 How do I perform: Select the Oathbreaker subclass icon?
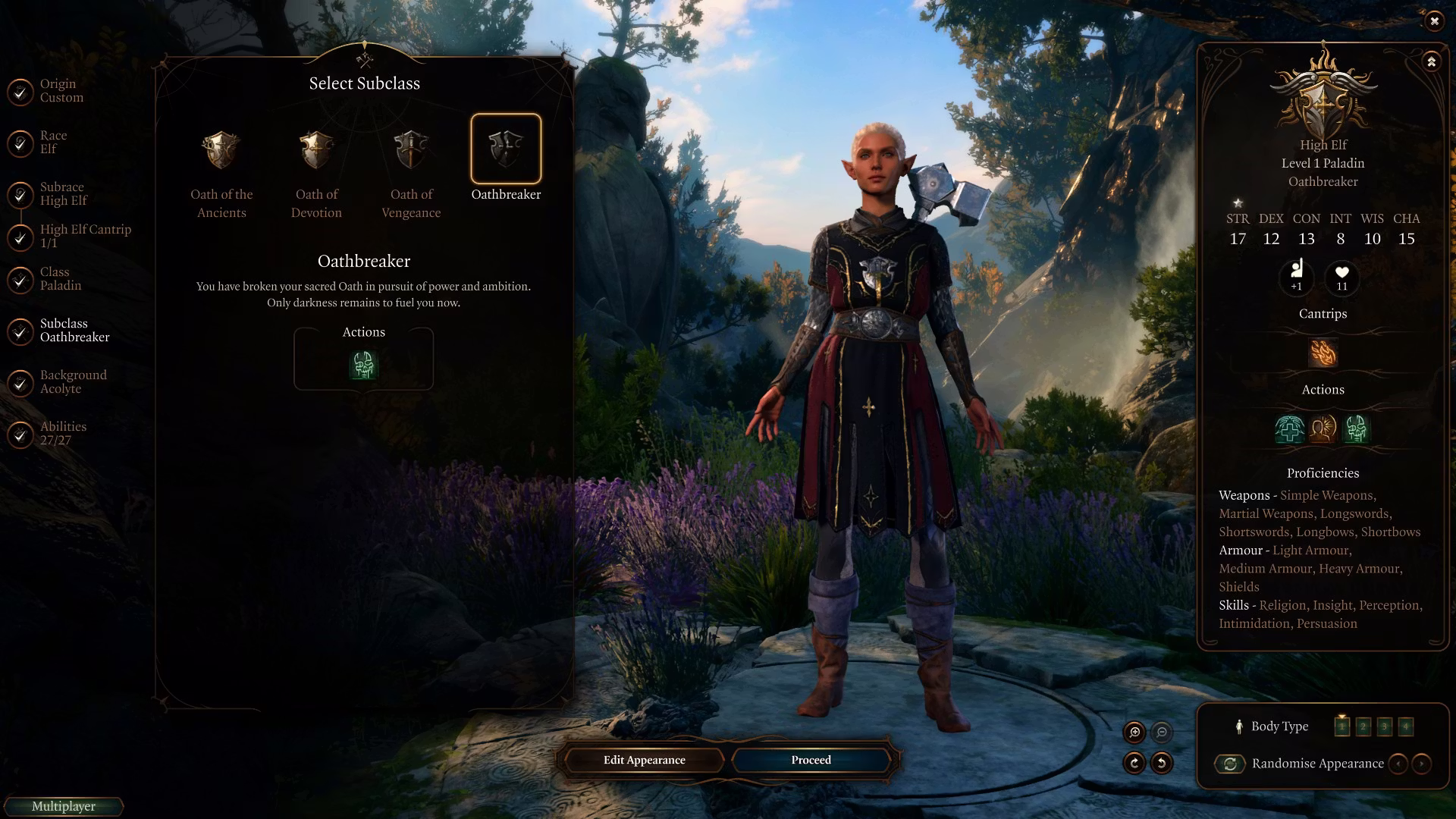point(506,149)
